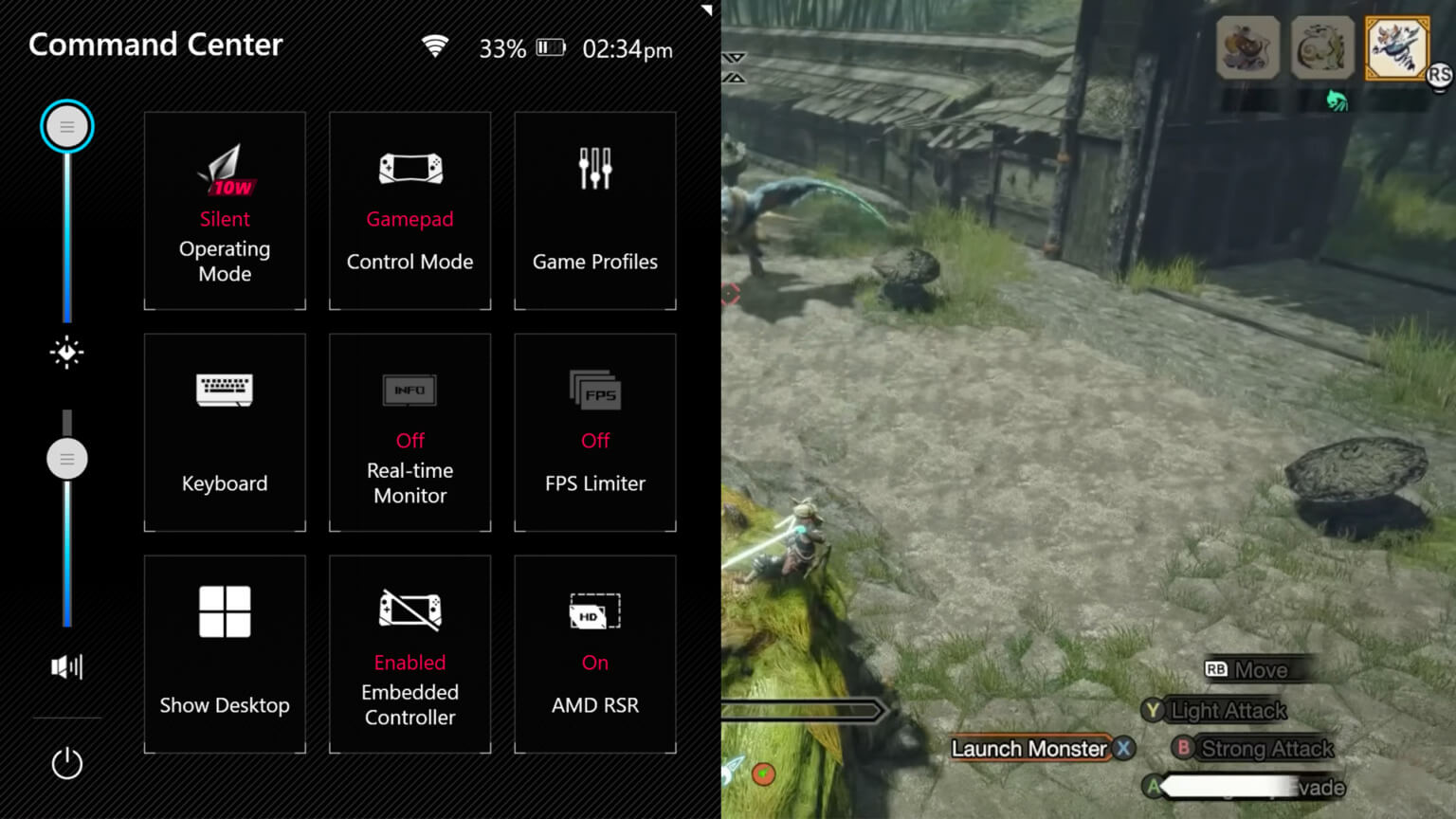Click the Silent 10W operating mode icon

pos(225,169)
